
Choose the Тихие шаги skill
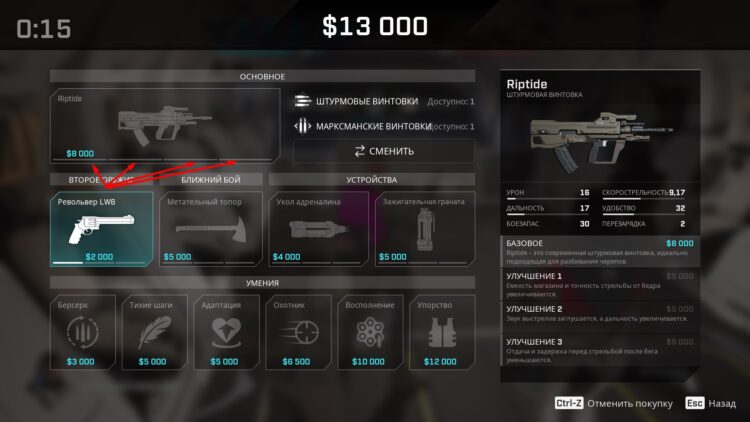pos(154,332)
